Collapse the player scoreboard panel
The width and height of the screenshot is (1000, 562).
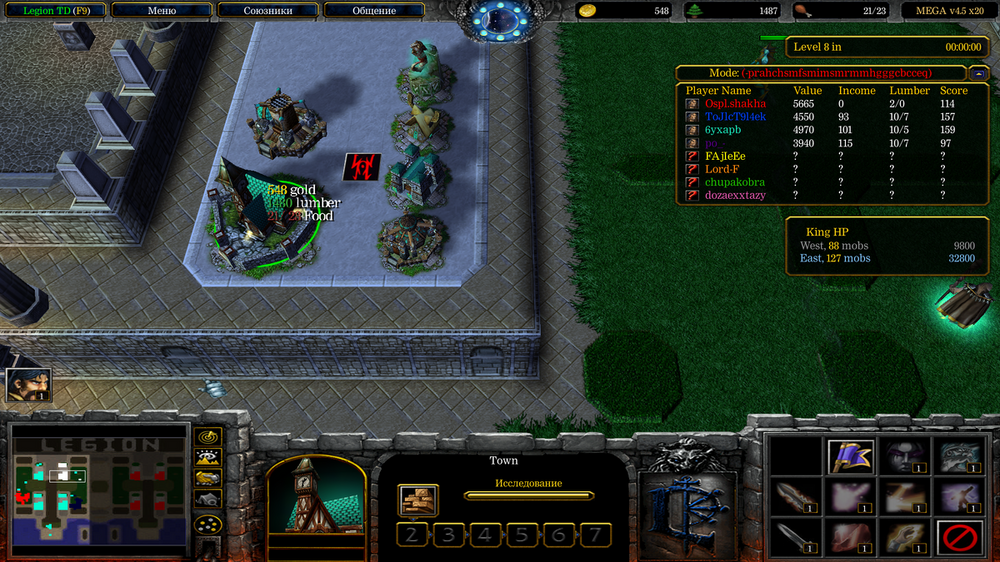click(x=977, y=73)
